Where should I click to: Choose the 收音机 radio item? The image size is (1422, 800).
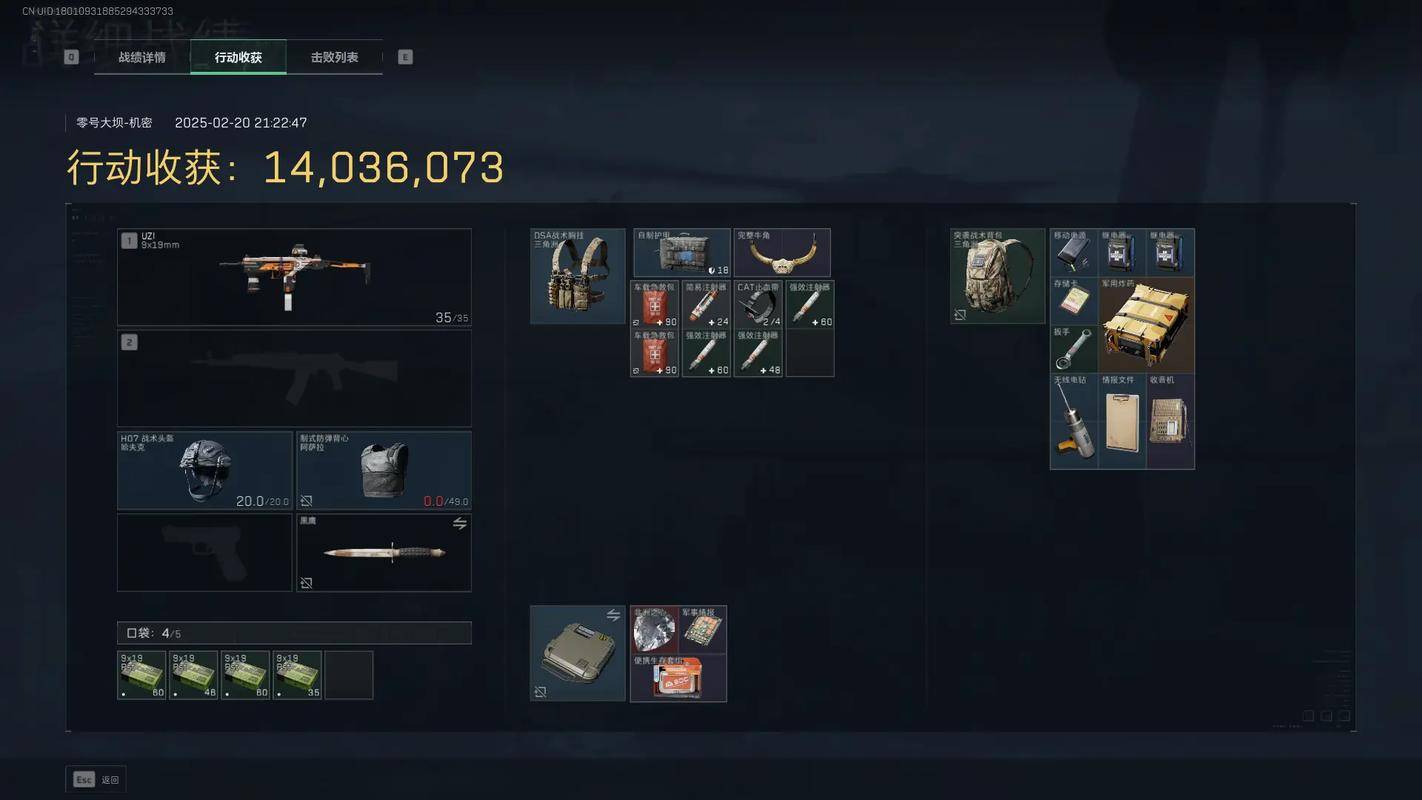(x=1170, y=421)
